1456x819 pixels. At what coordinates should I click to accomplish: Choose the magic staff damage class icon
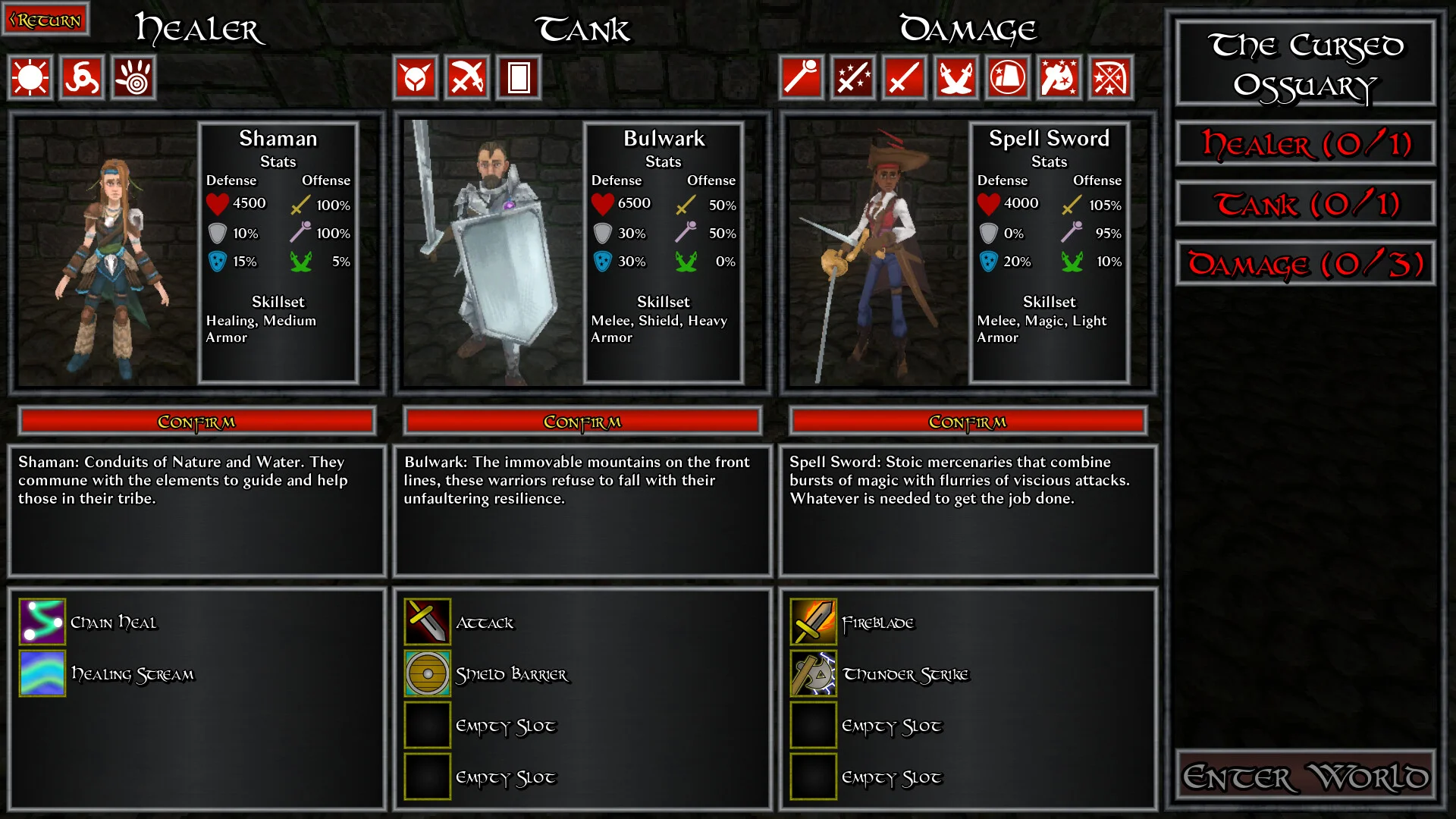tap(802, 77)
